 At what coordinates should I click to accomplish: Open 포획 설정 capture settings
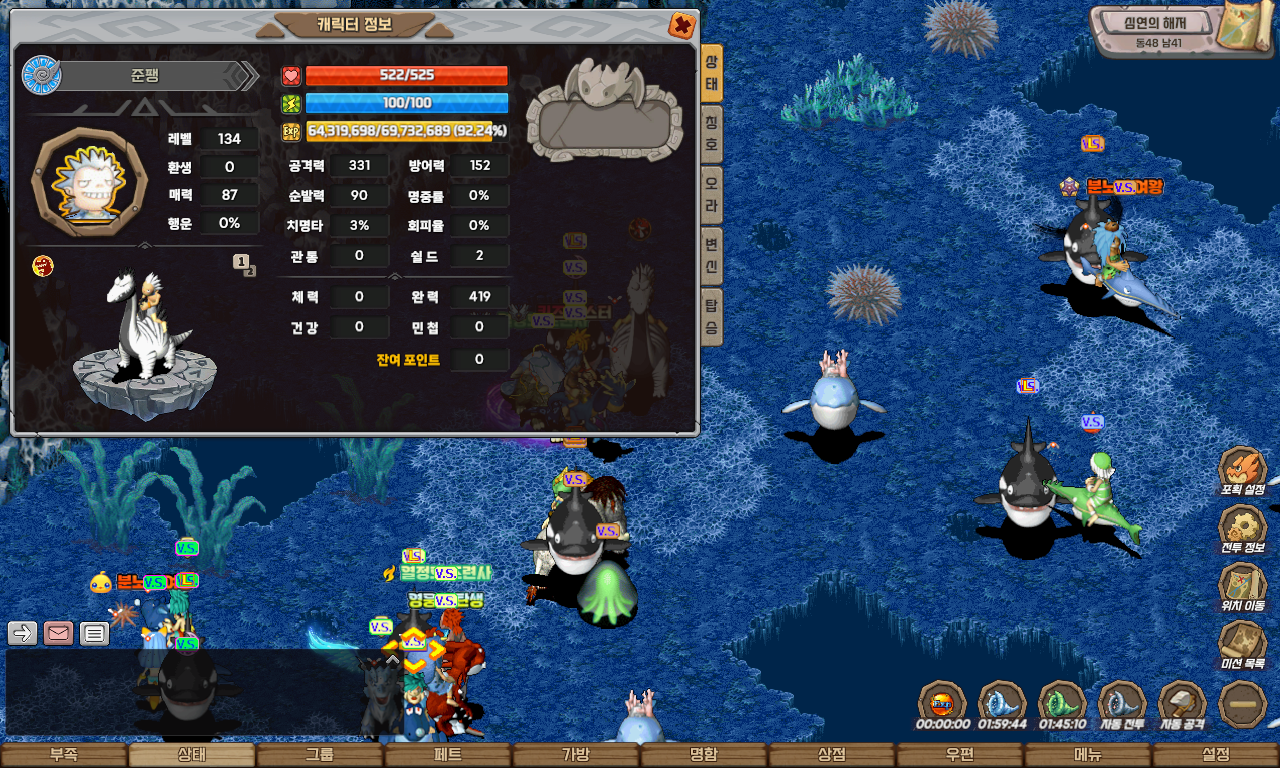coord(1242,472)
